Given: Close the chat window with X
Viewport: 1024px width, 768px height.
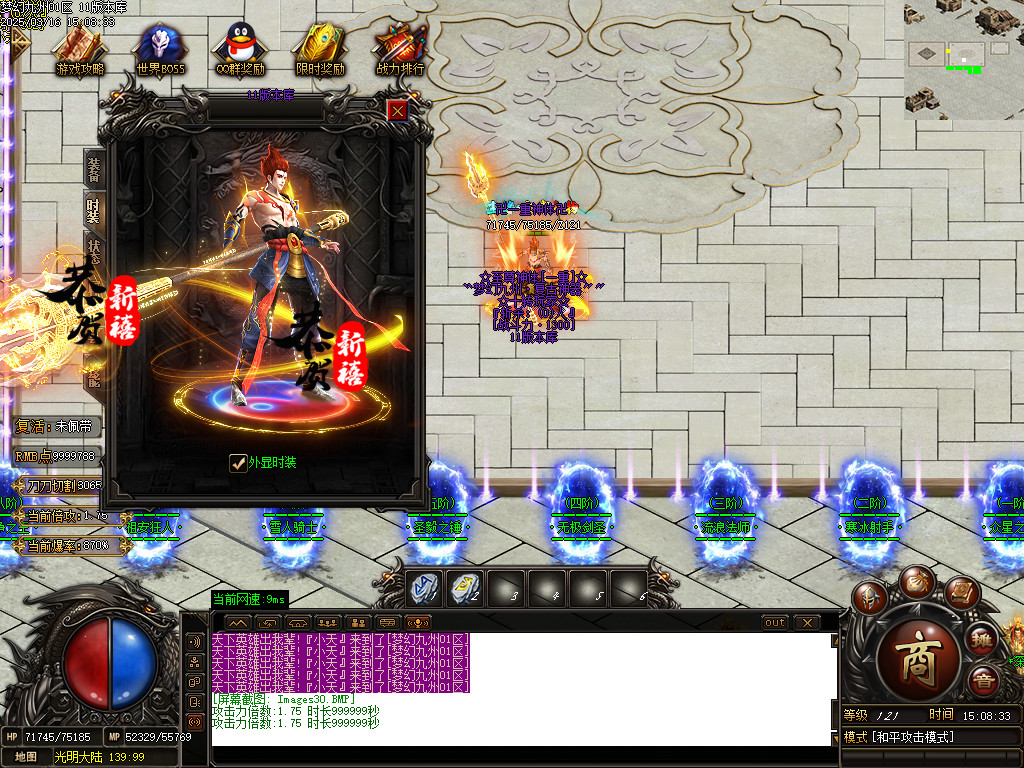Looking at the screenshot, I should (x=807, y=623).
